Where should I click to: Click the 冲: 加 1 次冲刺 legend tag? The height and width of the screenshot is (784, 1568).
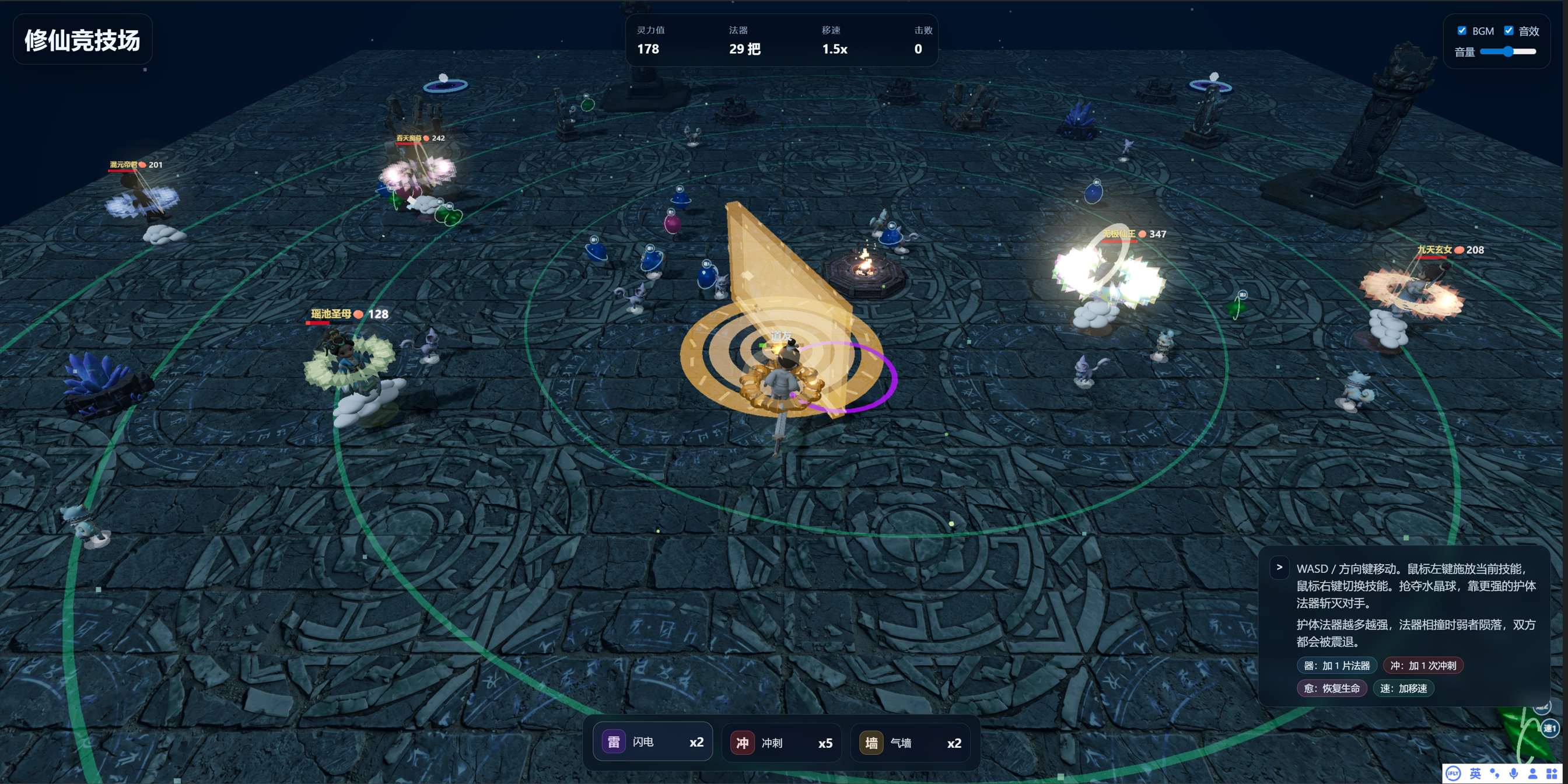[1423, 666]
